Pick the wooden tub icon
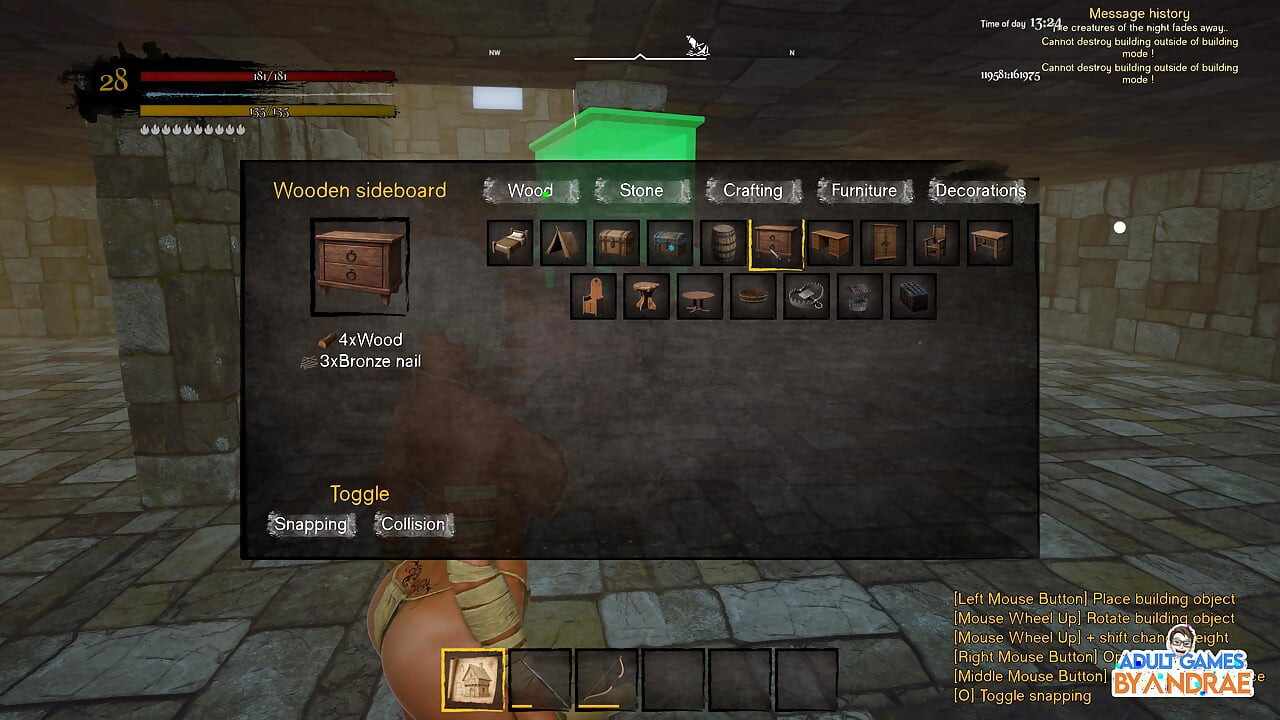This screenshot has width=1280, height=720. (x=753, y=297)
